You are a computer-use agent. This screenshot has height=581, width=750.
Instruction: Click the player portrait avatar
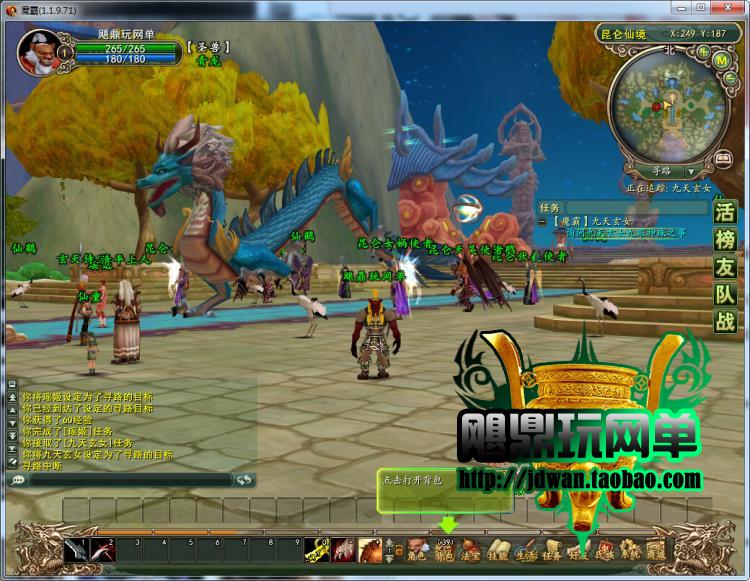[x=37, y=50]
